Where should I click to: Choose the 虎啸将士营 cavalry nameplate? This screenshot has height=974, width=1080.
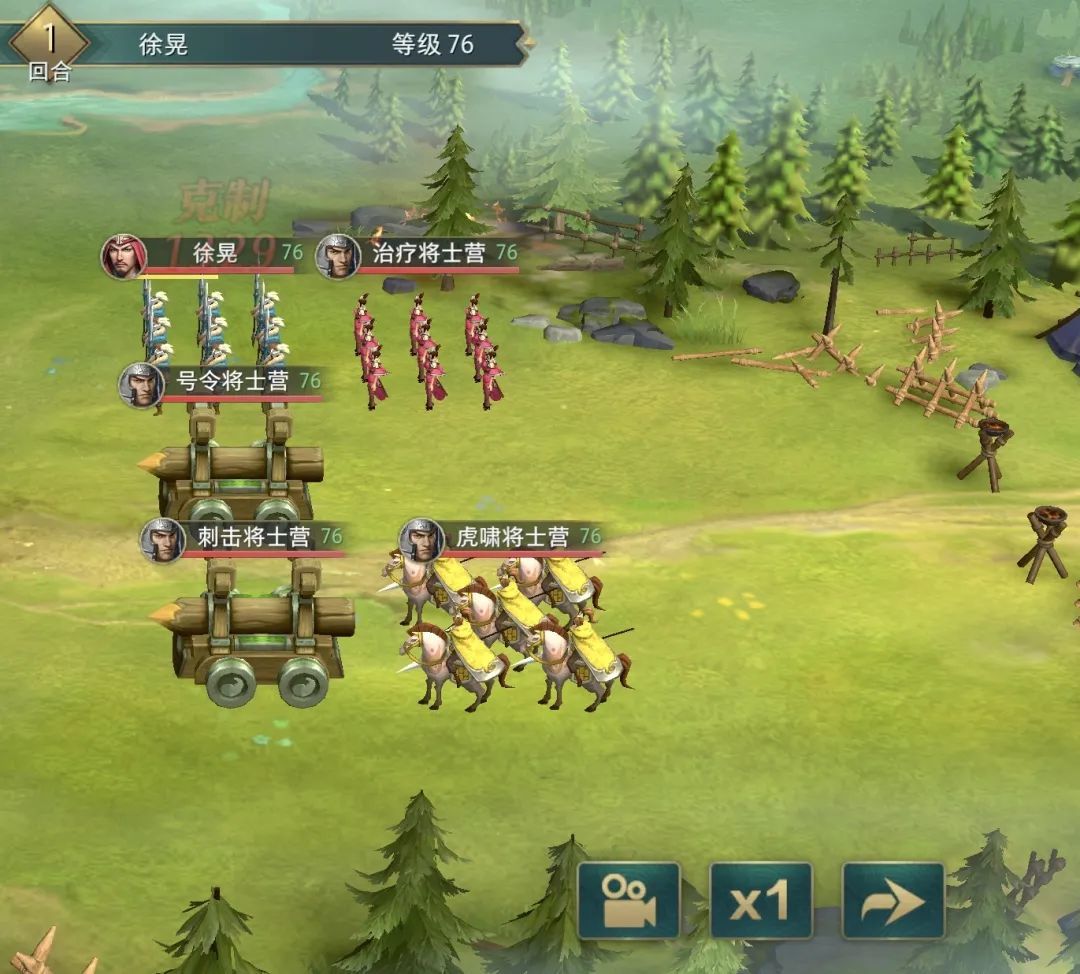click(513, 537)
